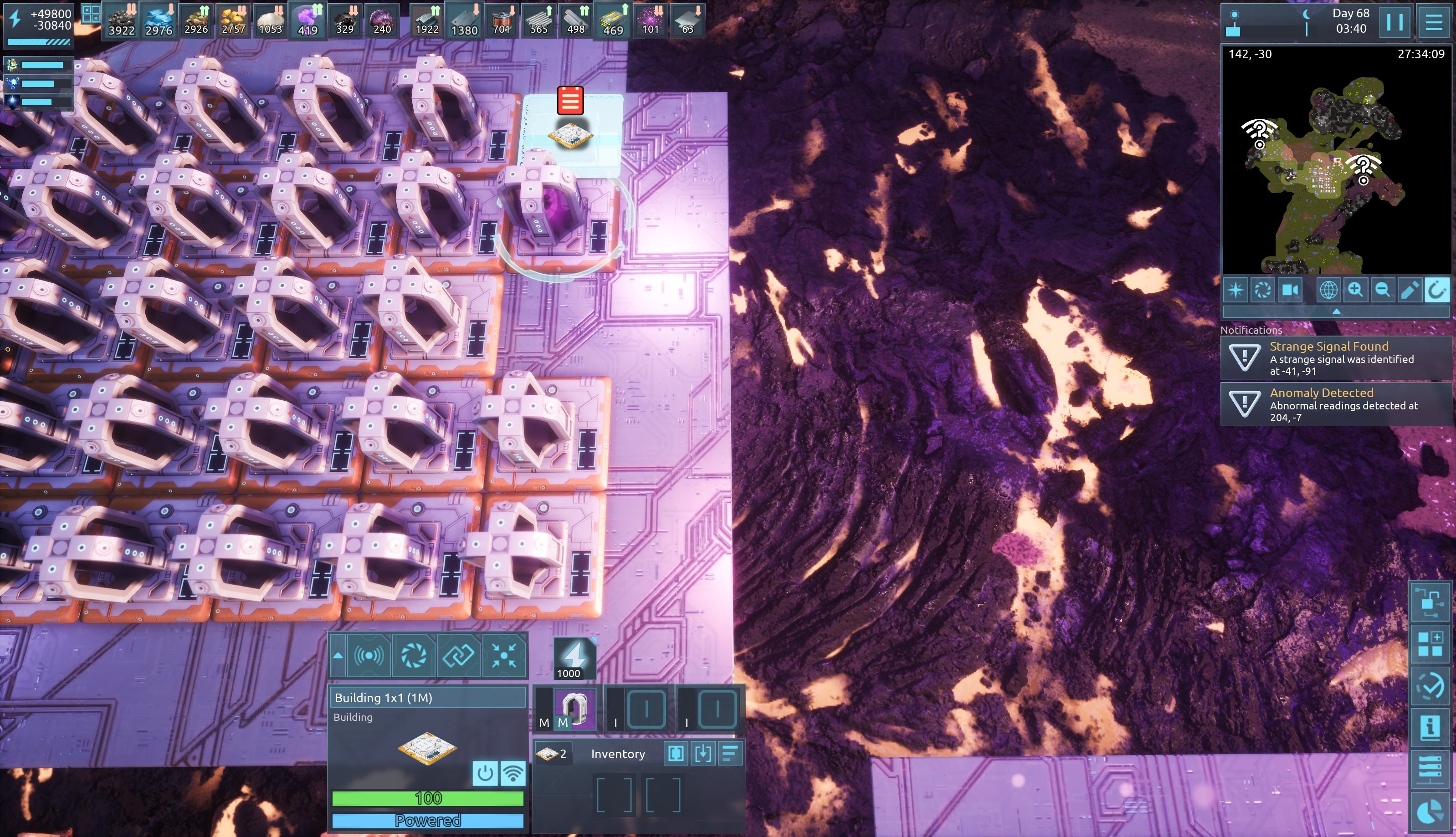Open the checkmark progress circle panel

point(1430,685)
